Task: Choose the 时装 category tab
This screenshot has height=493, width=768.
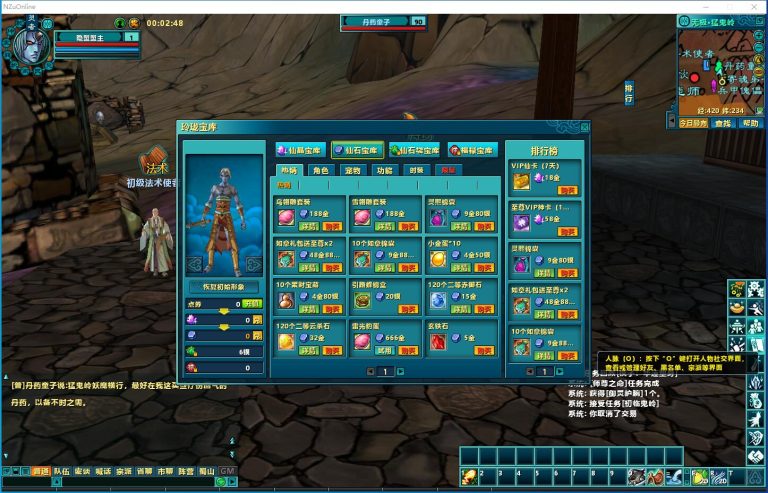Action: 416,171
